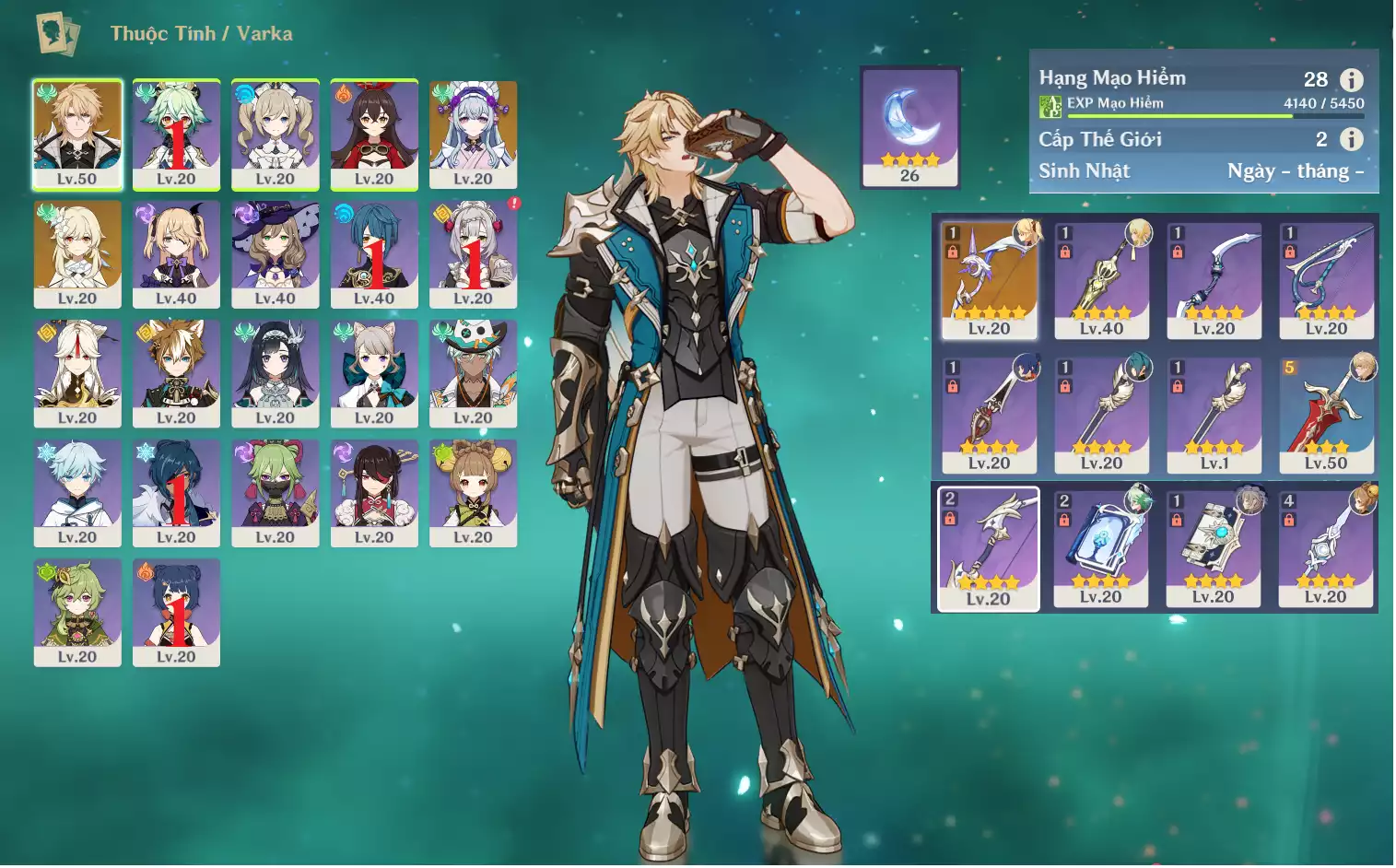The image size is (1396, 868).
Task: Pick the blonde Traveler Lumine portrait
Action: (x=77, y=254)
